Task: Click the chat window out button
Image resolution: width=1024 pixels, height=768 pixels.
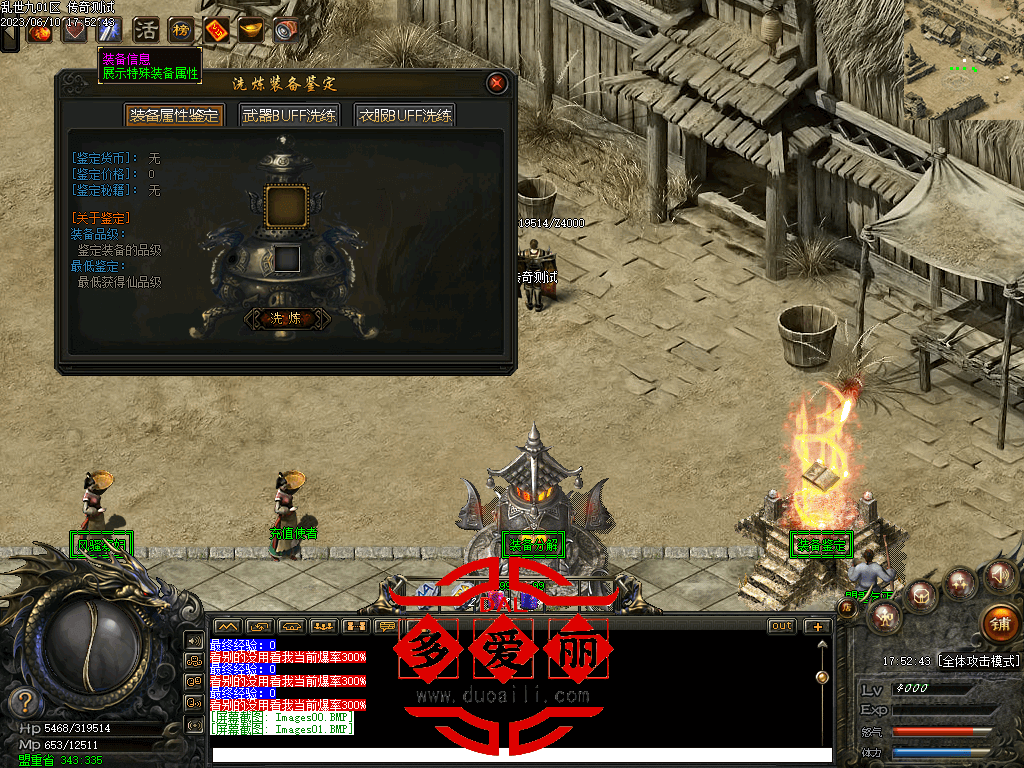Action: (x=782, y=626)
